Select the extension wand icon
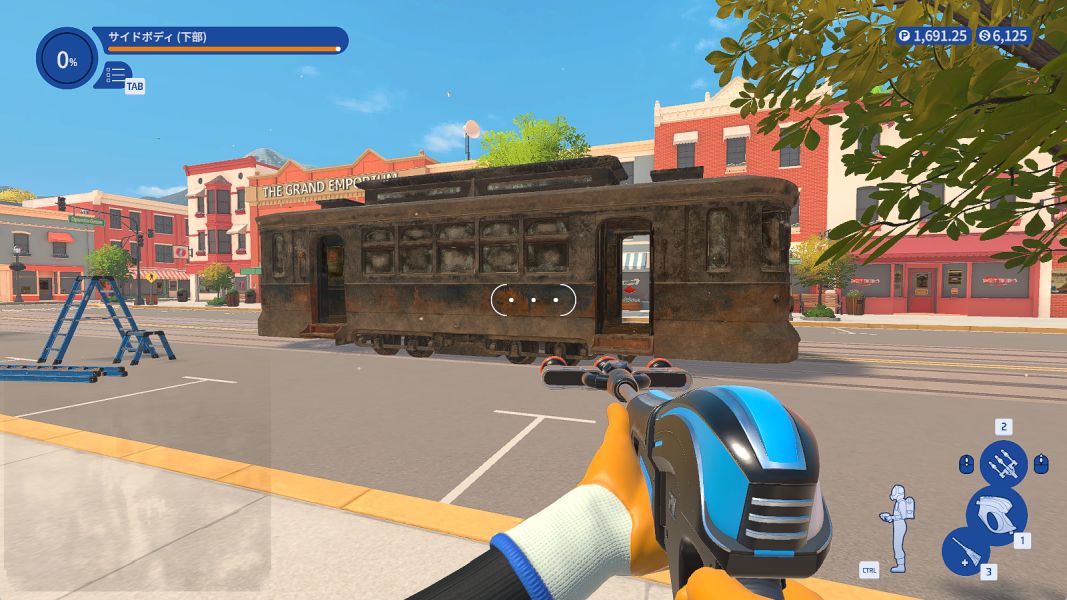1067x600 pixels. click(965, 551)
